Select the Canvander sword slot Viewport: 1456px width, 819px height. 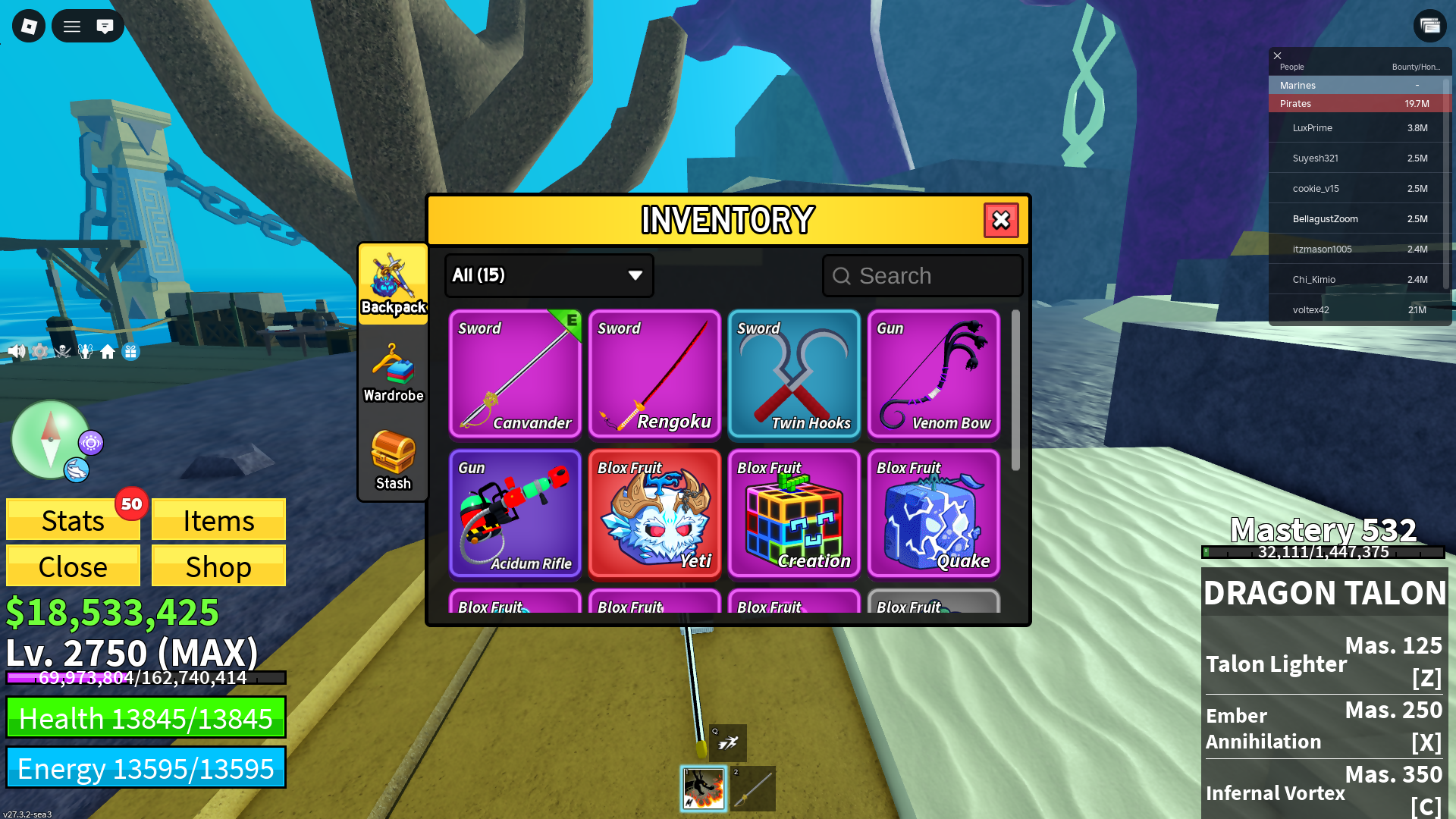pyautogui.click(x=515, y=374)
